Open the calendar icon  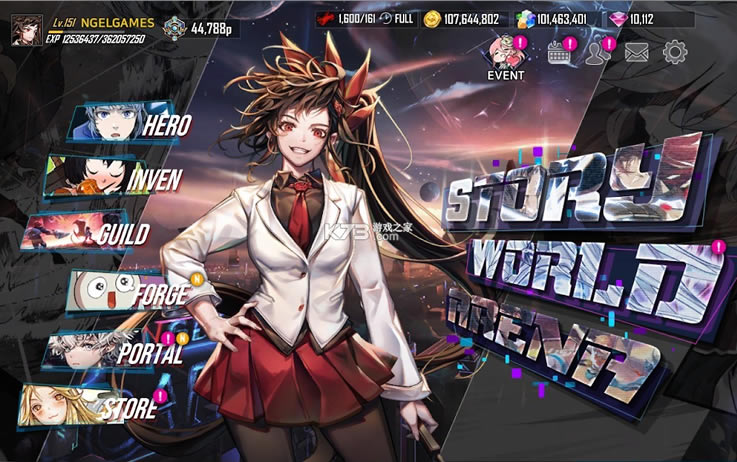pos(559,52)
